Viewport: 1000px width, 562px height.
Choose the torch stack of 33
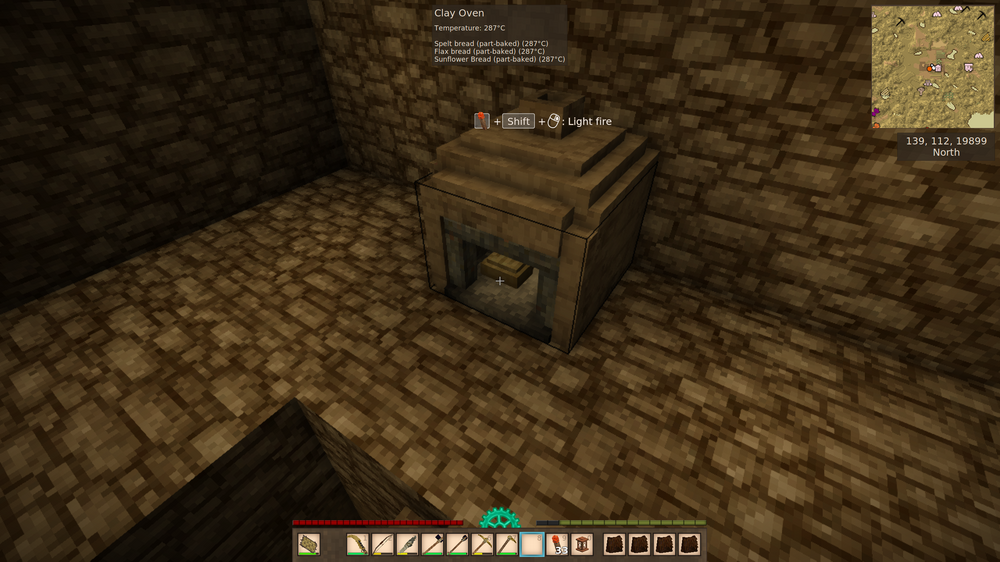[557, 545]
